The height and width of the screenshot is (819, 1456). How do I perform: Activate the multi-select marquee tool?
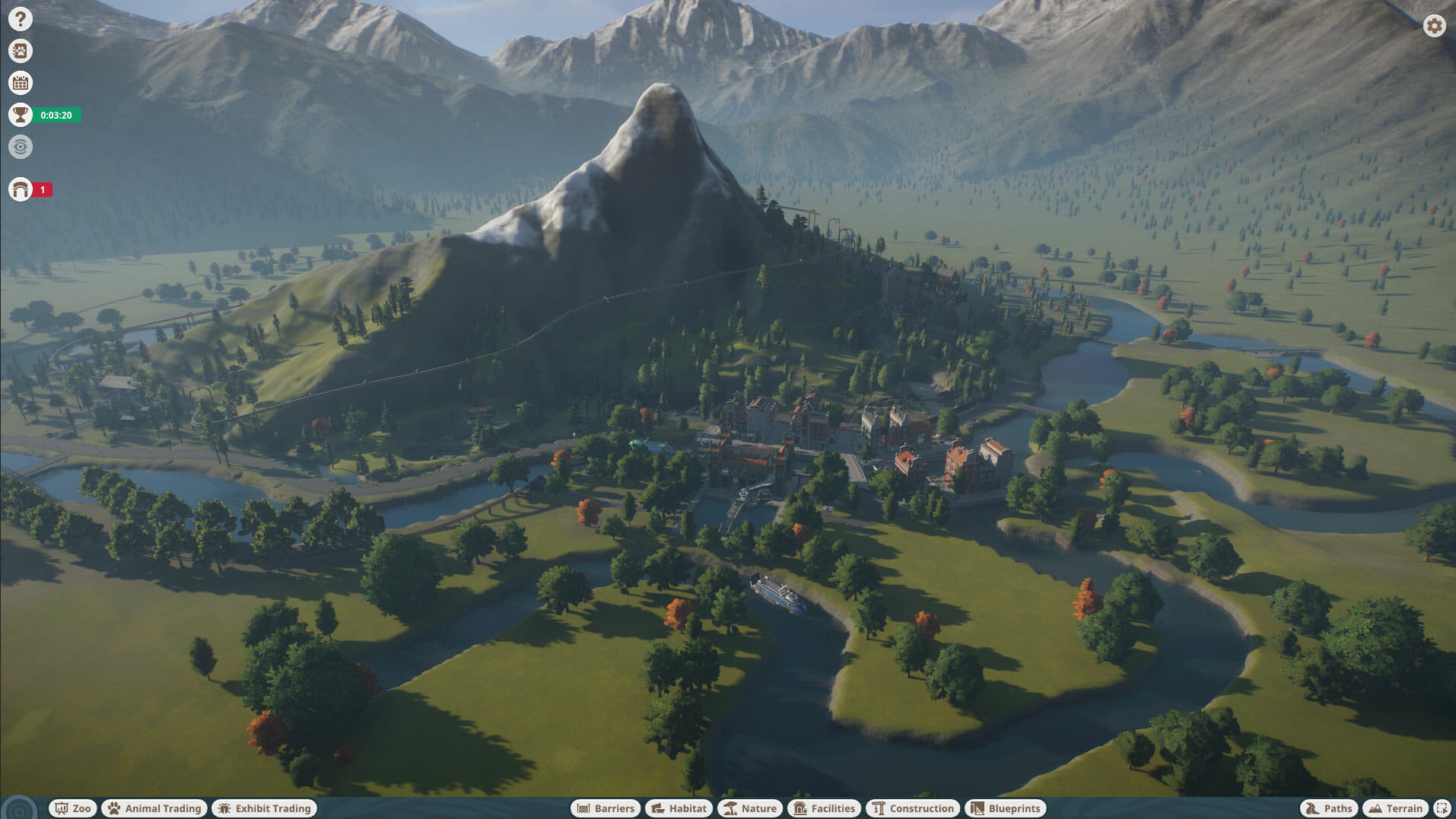1442,808
